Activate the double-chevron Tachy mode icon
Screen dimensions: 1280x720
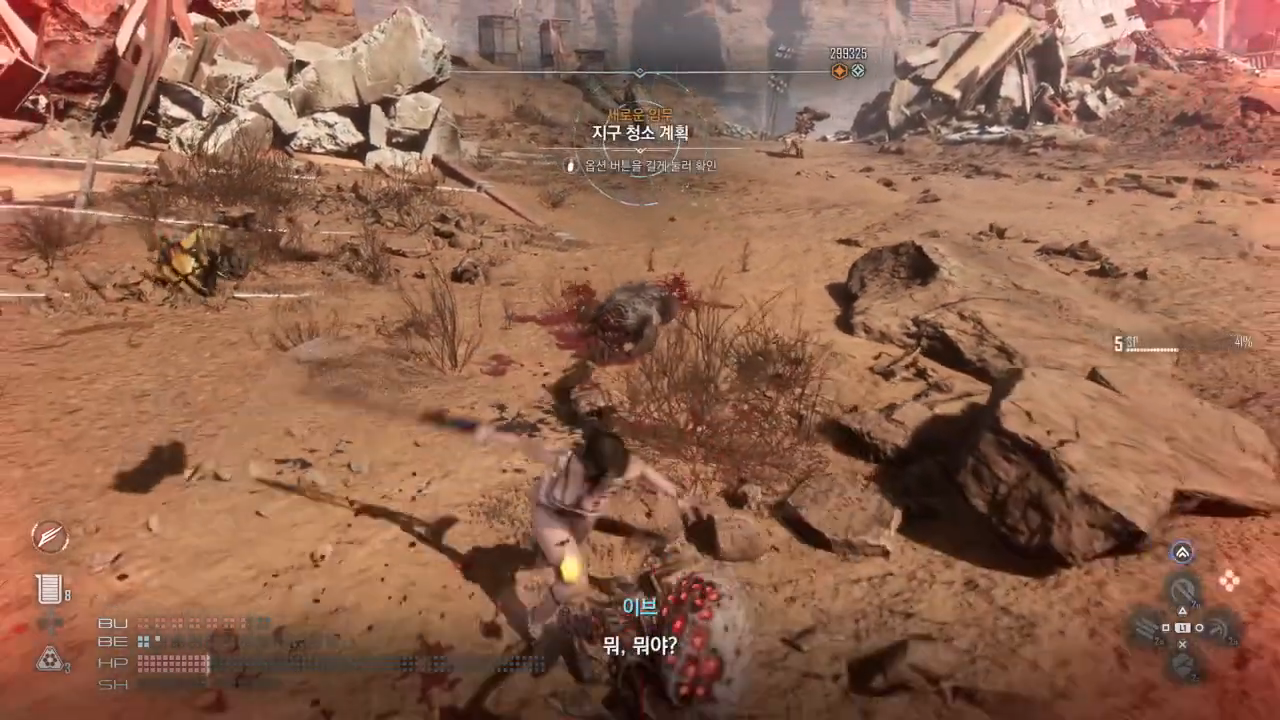click(1182, 552)
